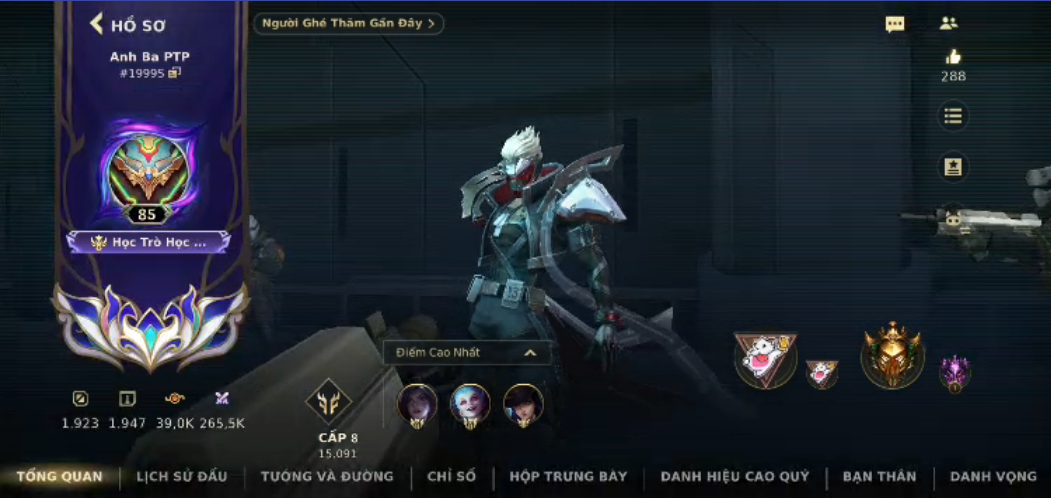The height and width of the screenshot is (498, 1051).
Task: Give a thumbs-up like to profile
Action: [953, 57]
